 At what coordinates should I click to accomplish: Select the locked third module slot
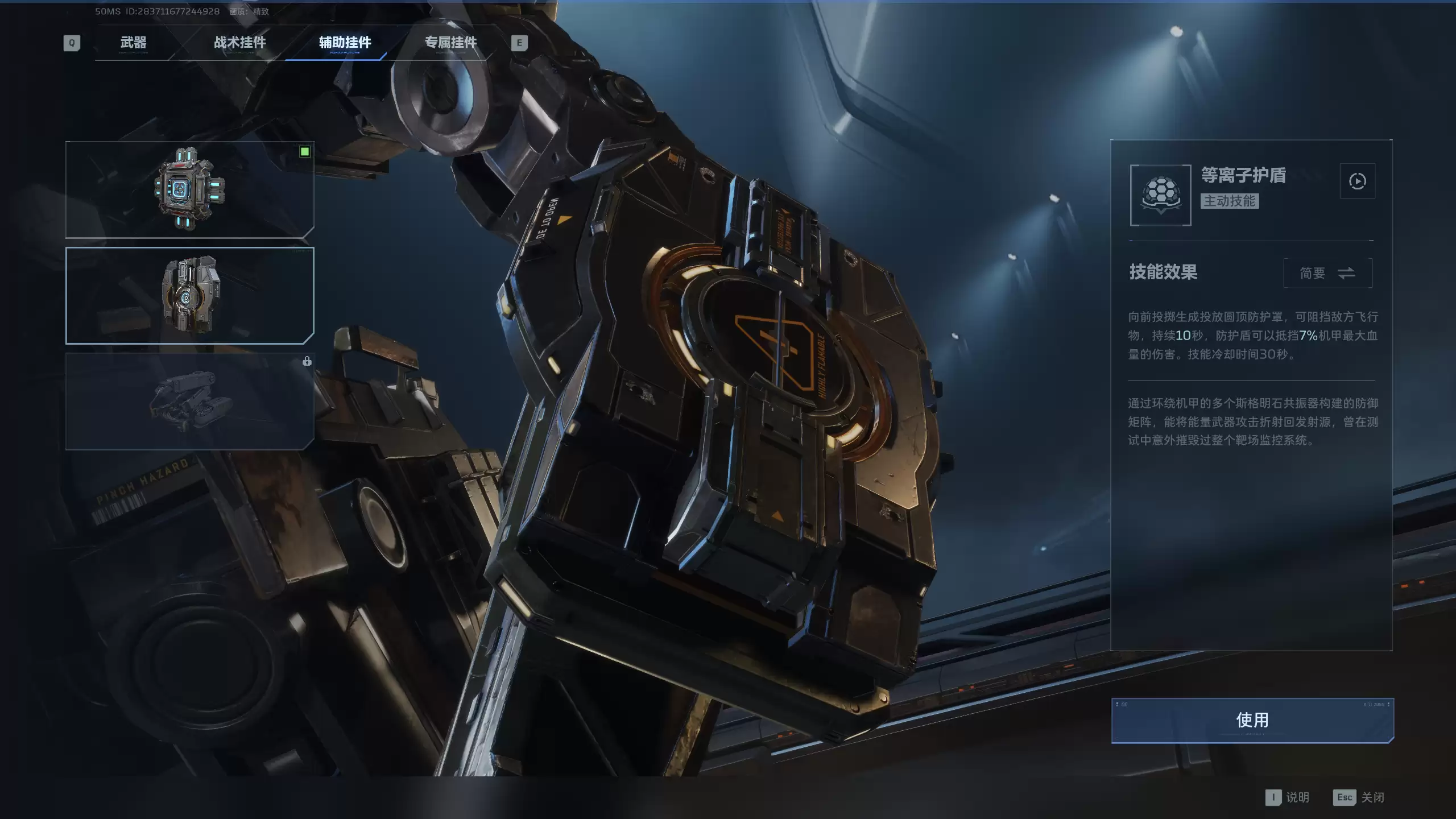[189, 402]
